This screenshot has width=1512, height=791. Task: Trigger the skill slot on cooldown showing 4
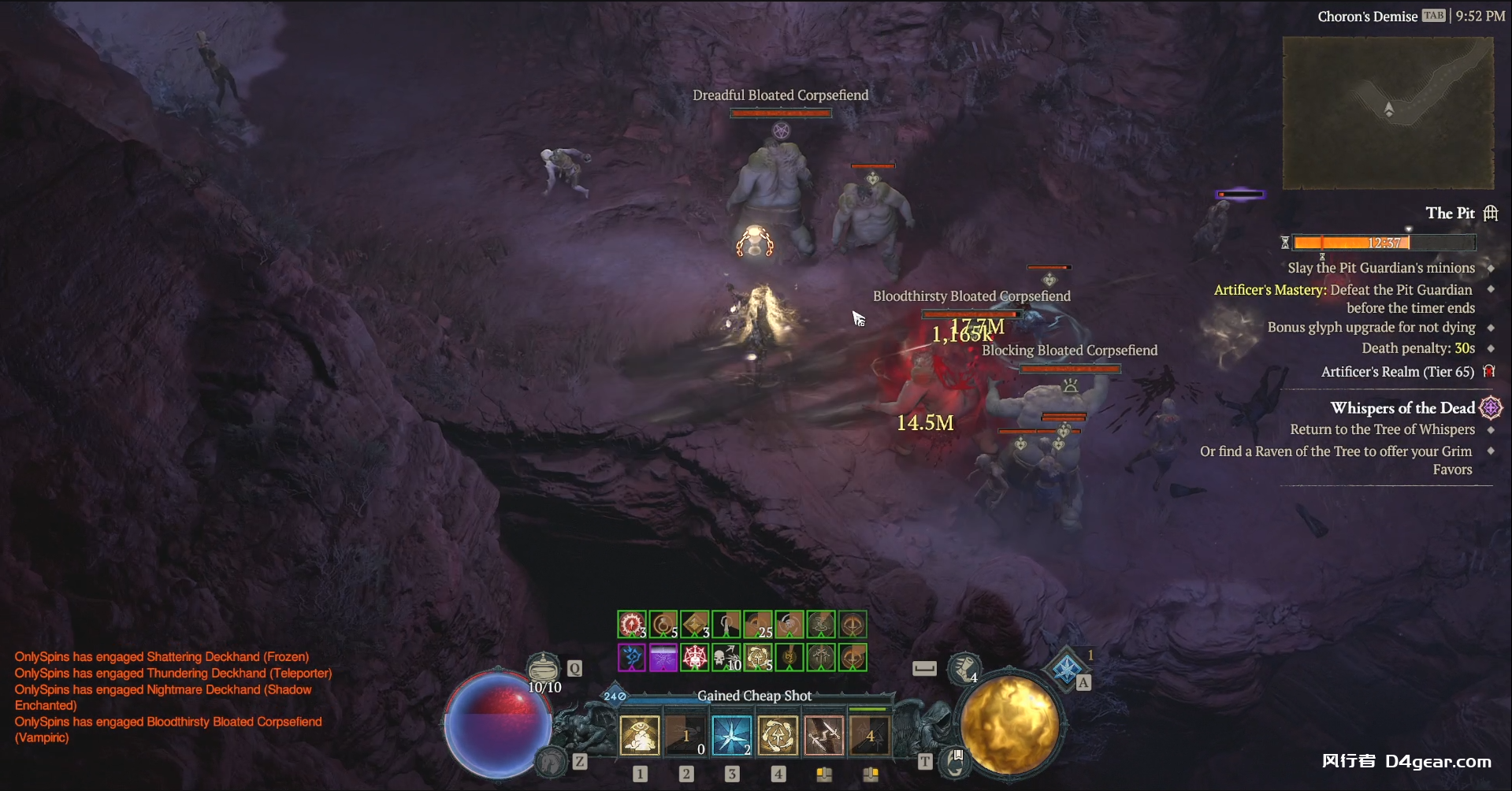870,736
